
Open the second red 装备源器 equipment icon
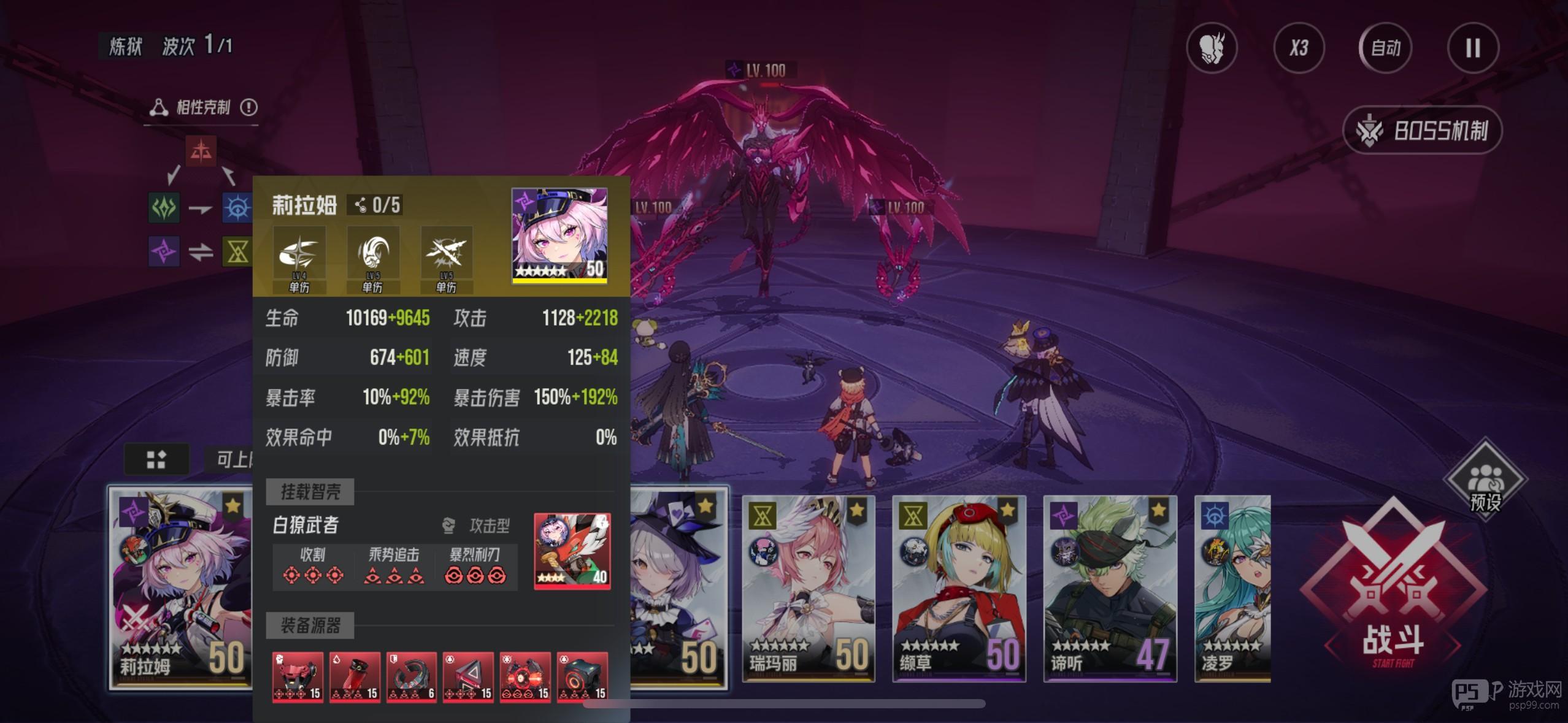355,676
